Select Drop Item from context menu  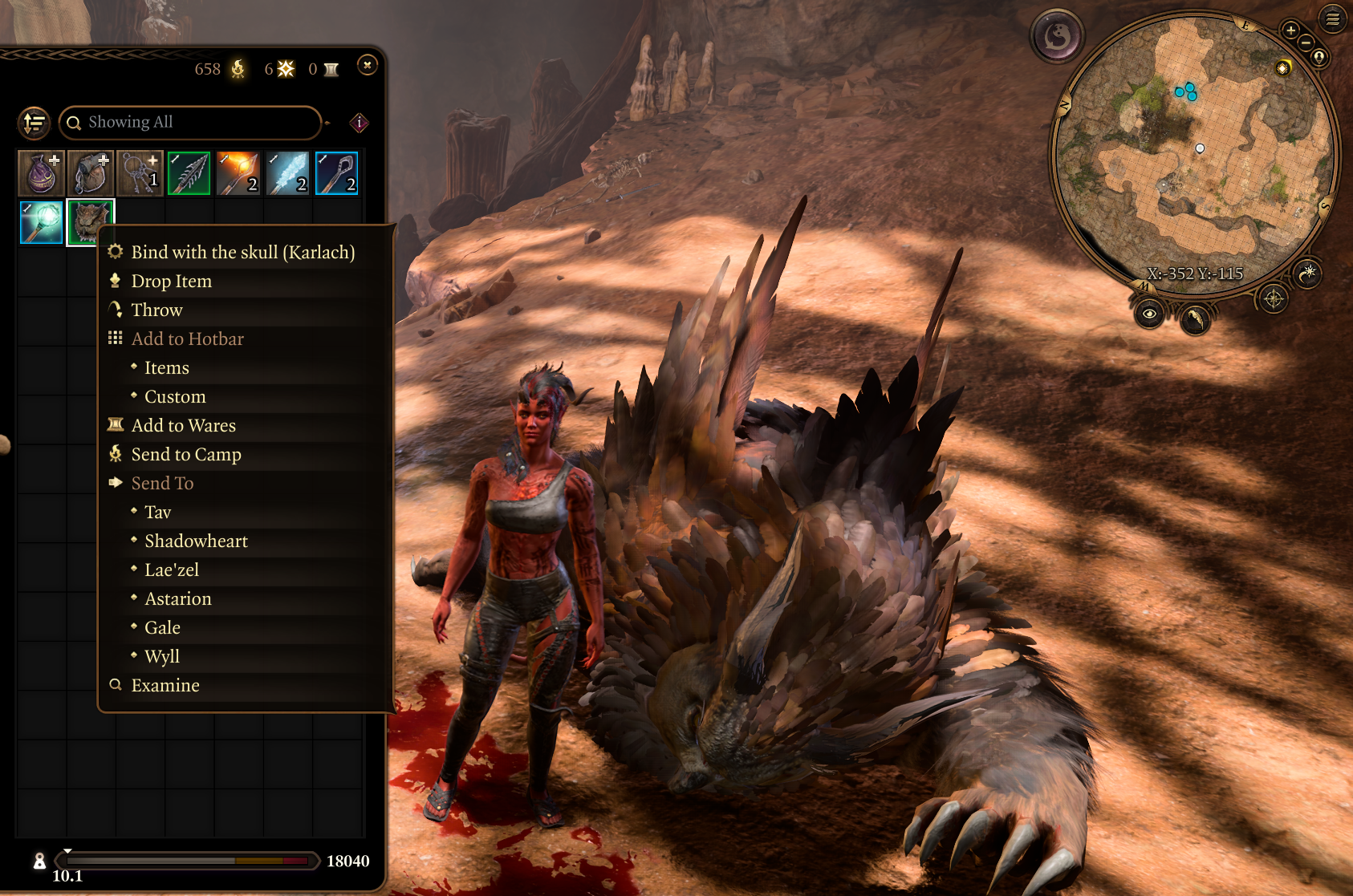pos(171,282)
